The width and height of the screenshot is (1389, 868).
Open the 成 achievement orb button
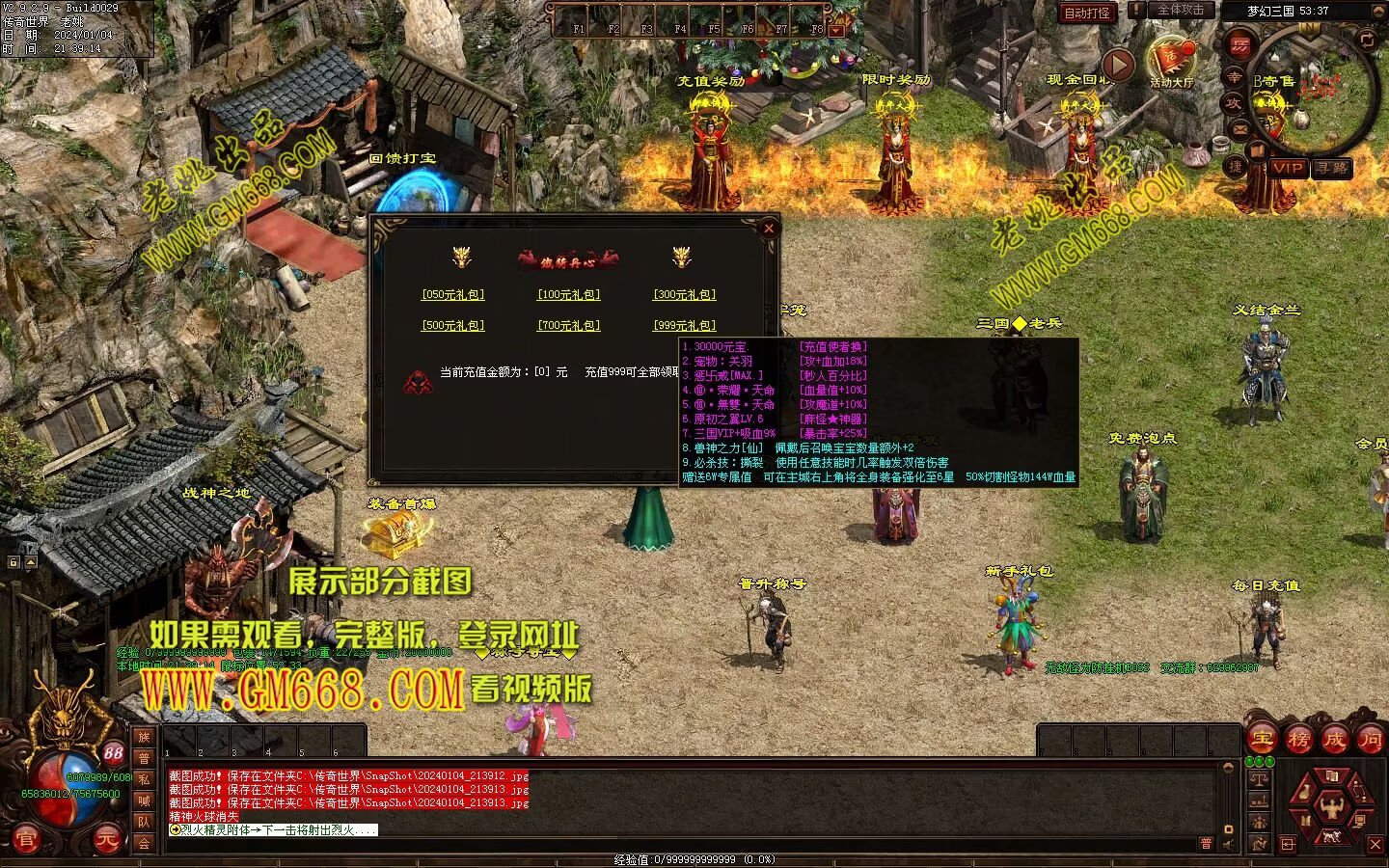point(1334,740)
